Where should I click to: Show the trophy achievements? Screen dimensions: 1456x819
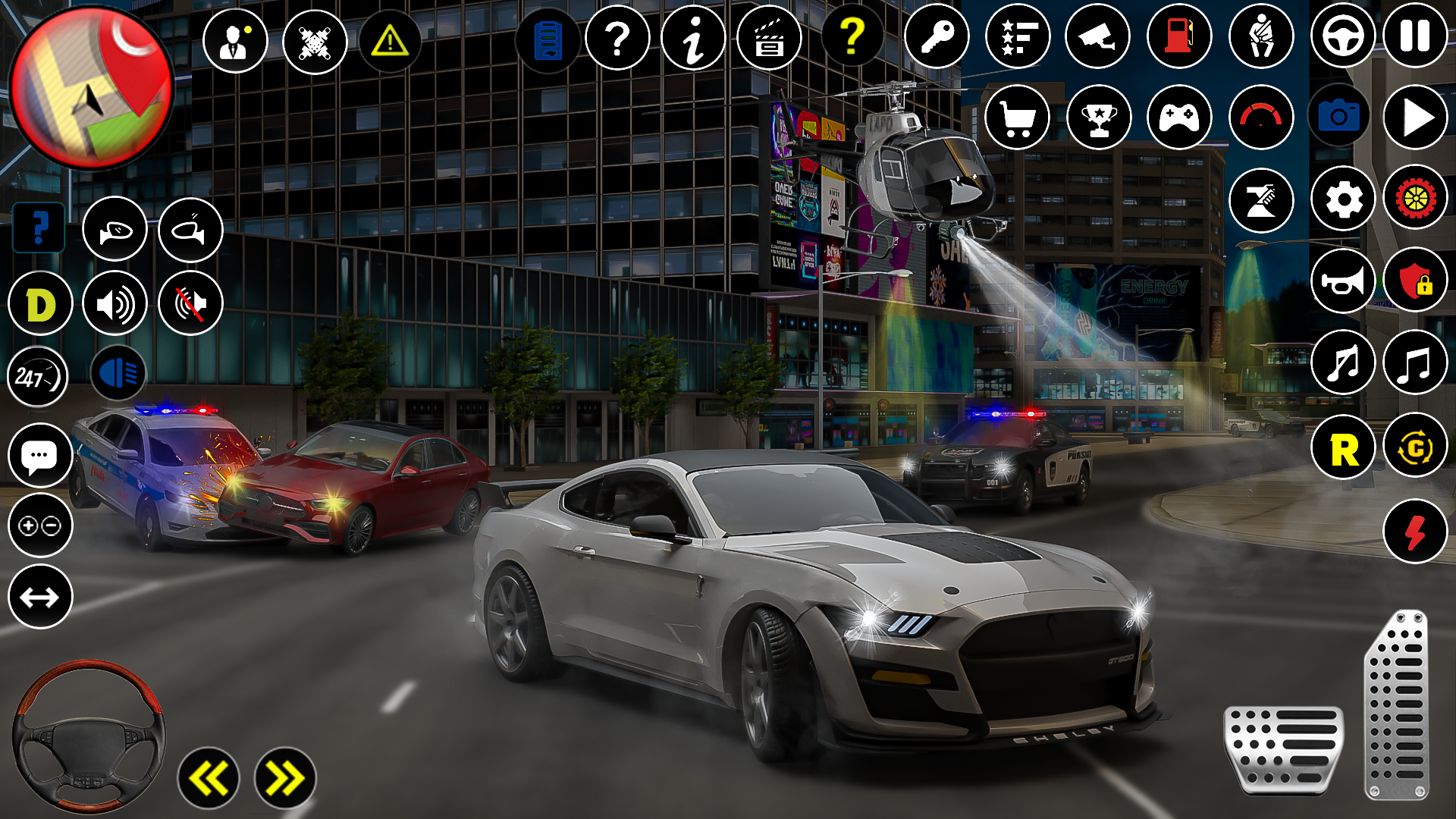coord(1099,117)
